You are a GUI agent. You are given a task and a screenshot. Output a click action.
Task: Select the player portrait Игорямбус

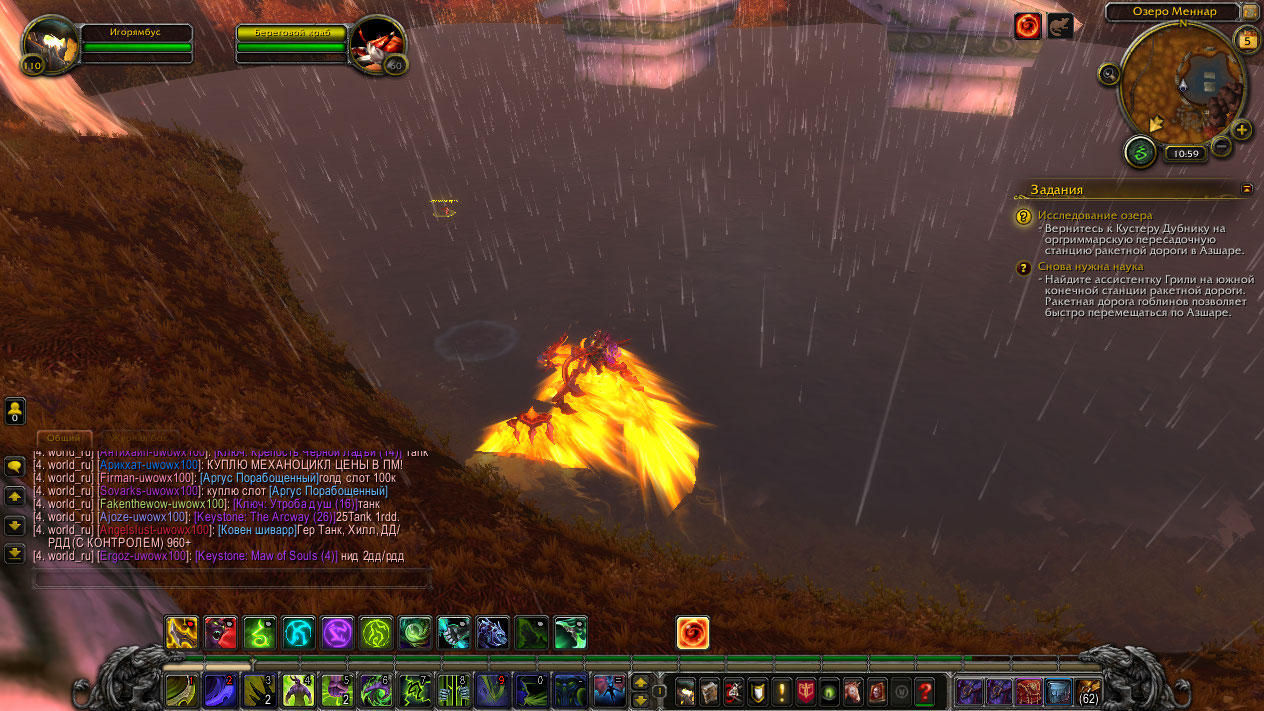(46, 45)
